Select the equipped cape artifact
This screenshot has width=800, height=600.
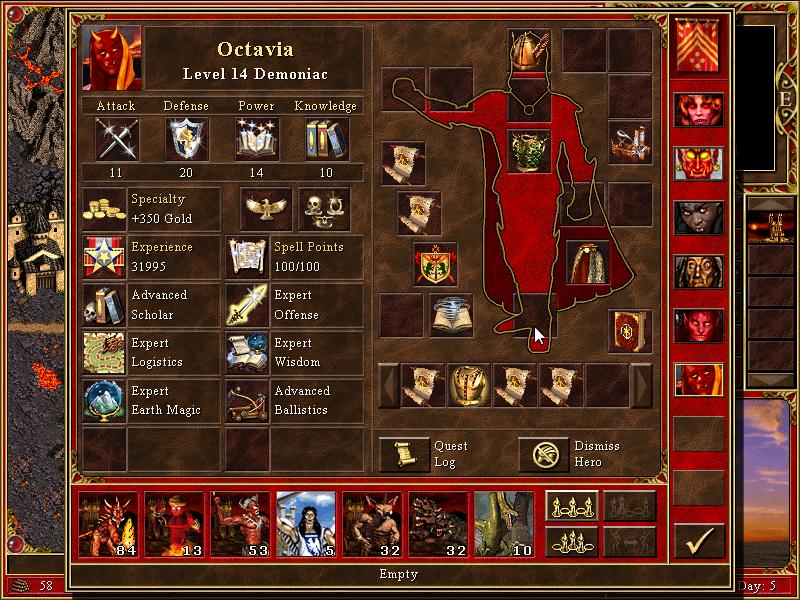588,261
